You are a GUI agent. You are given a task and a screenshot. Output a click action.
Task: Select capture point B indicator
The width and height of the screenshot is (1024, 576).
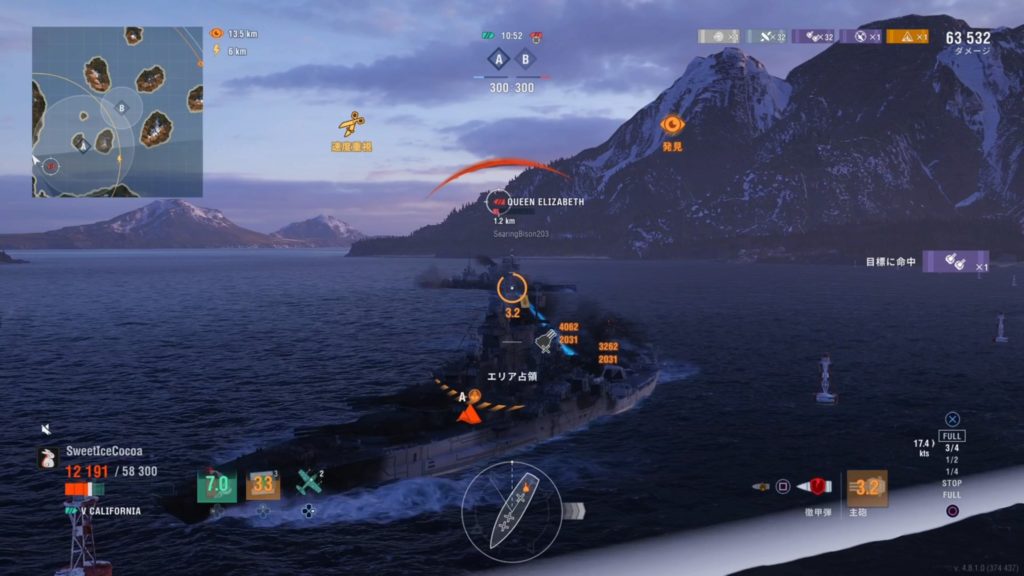click(525, 59)
